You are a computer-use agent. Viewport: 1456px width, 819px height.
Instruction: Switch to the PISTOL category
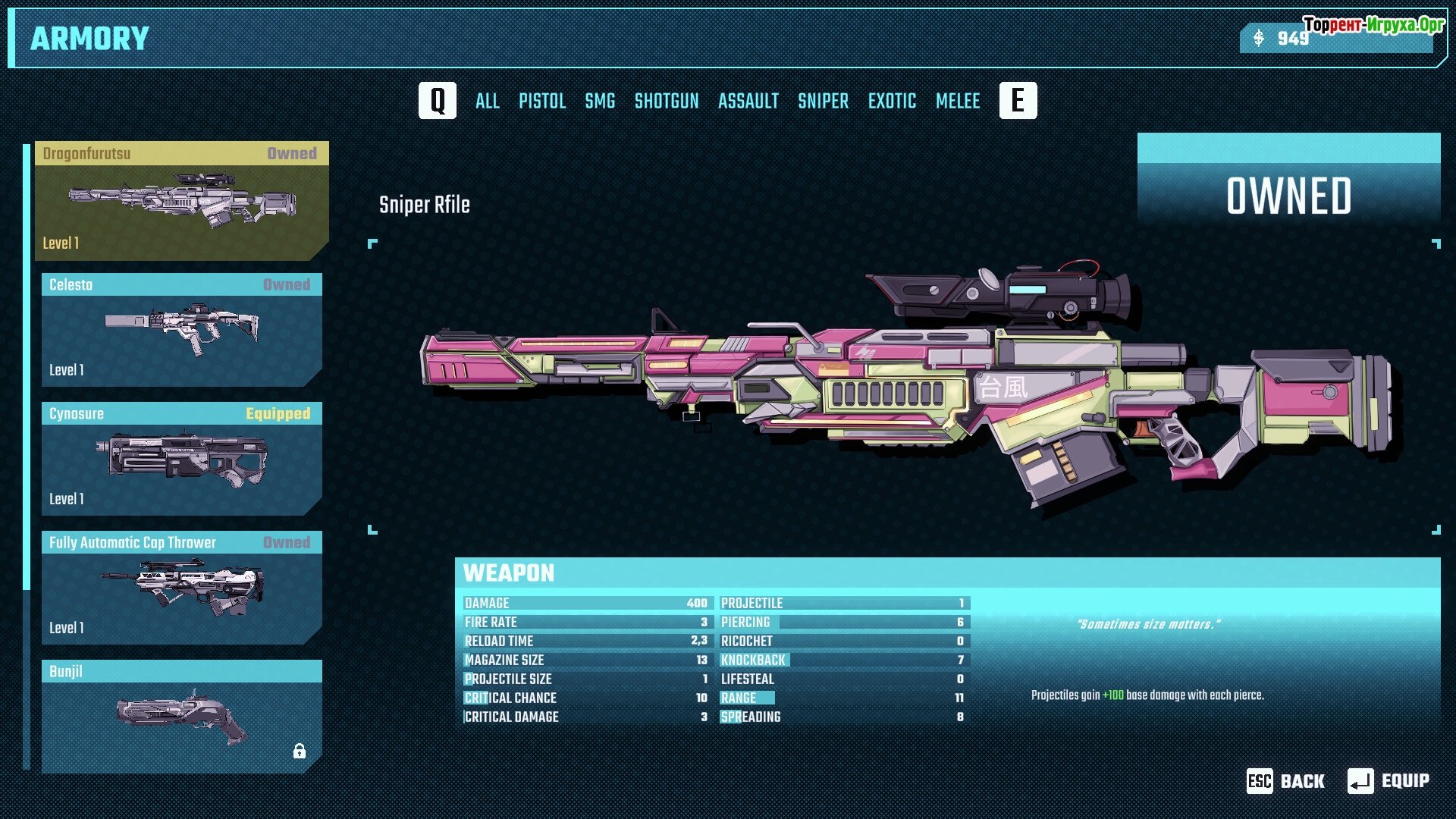click(542, 101)
